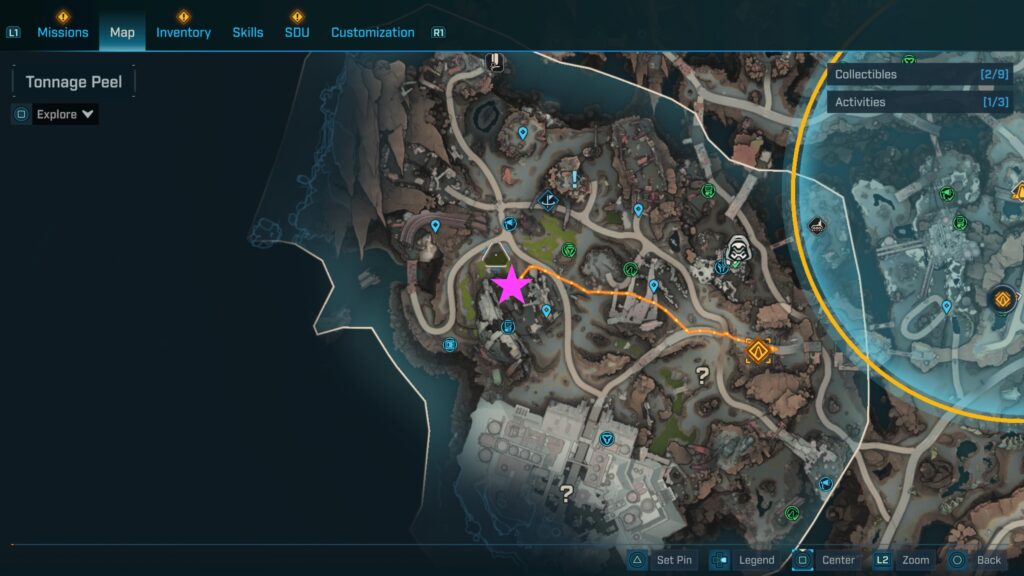Open the map Legend

(743, 560)
